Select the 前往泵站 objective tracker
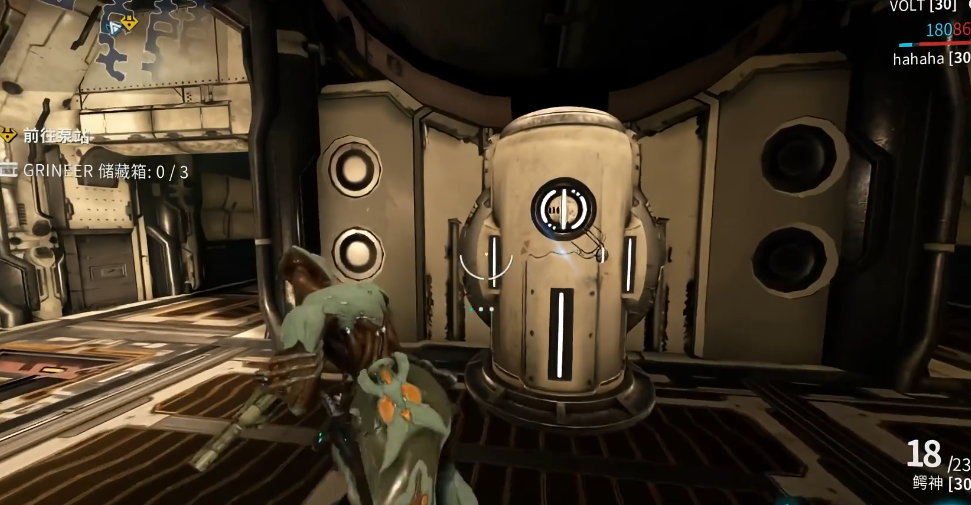Screen dimensions: 971x505 53,135
